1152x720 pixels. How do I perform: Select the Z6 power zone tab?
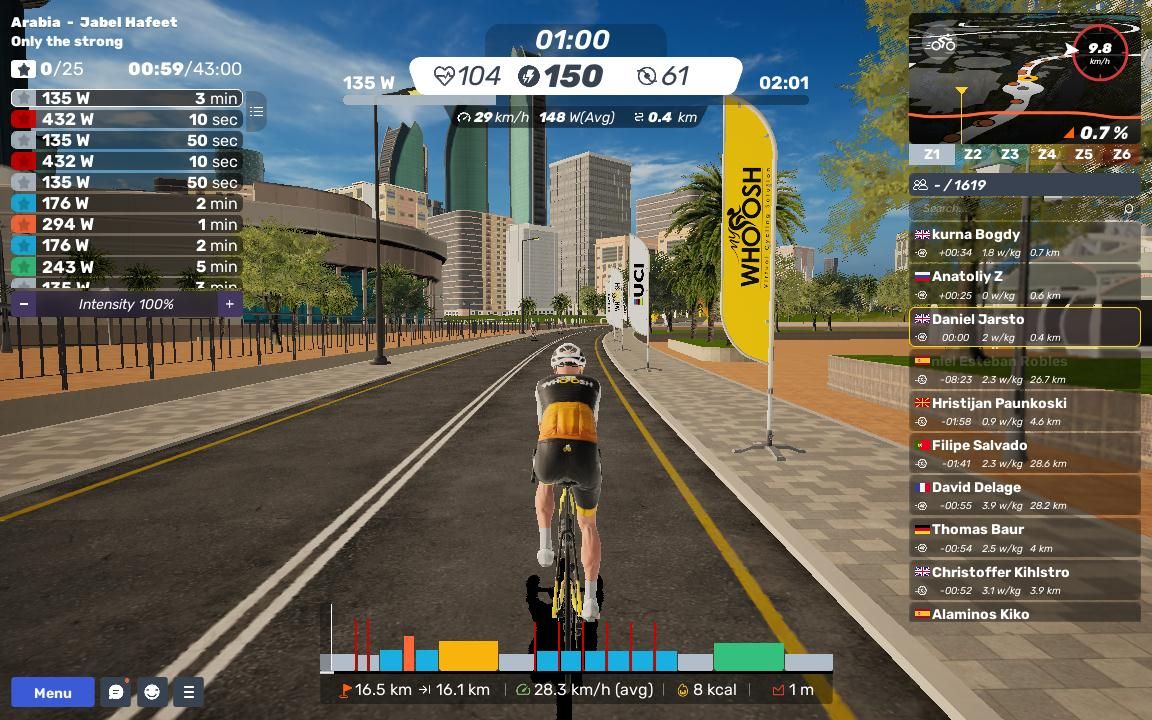(x=1121, y=155)
